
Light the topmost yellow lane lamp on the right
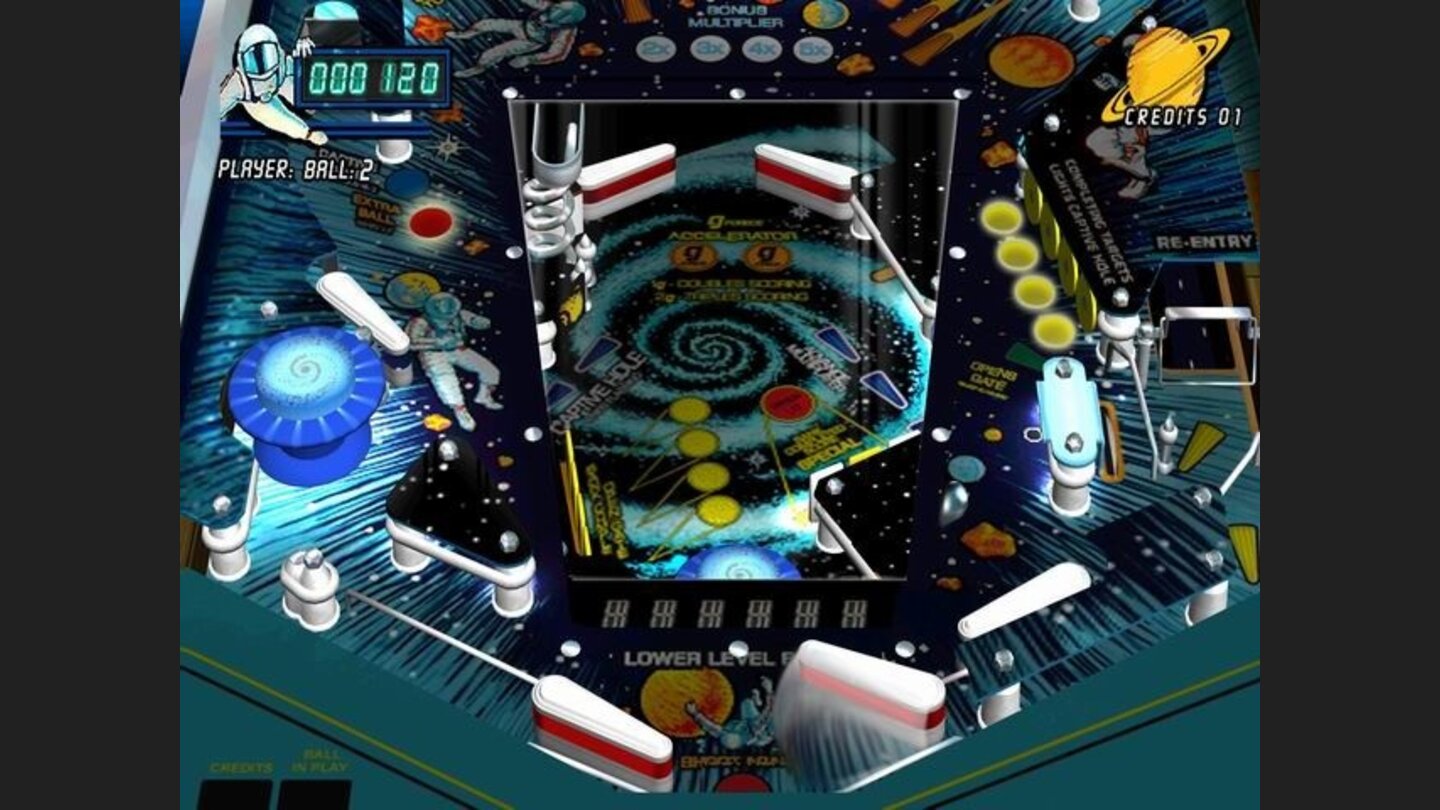point(1000,215)
